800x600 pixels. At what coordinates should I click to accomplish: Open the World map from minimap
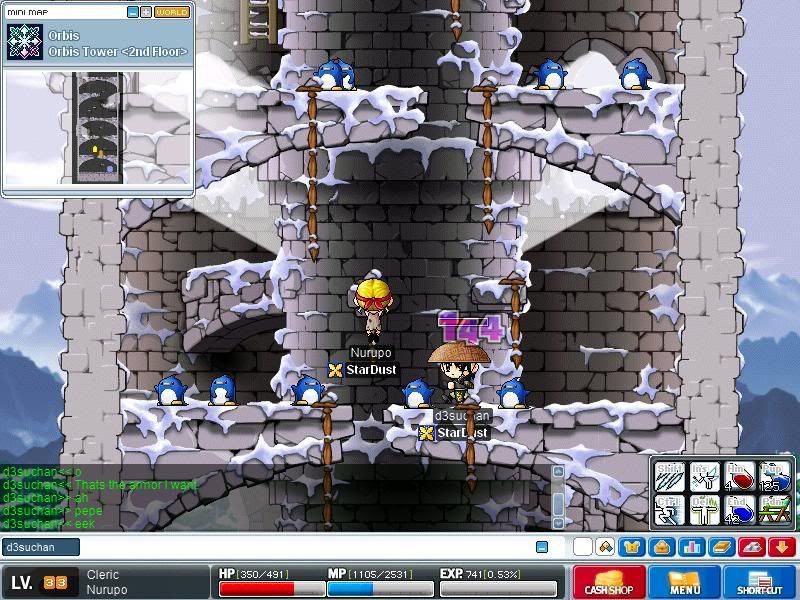pos(172,12)
